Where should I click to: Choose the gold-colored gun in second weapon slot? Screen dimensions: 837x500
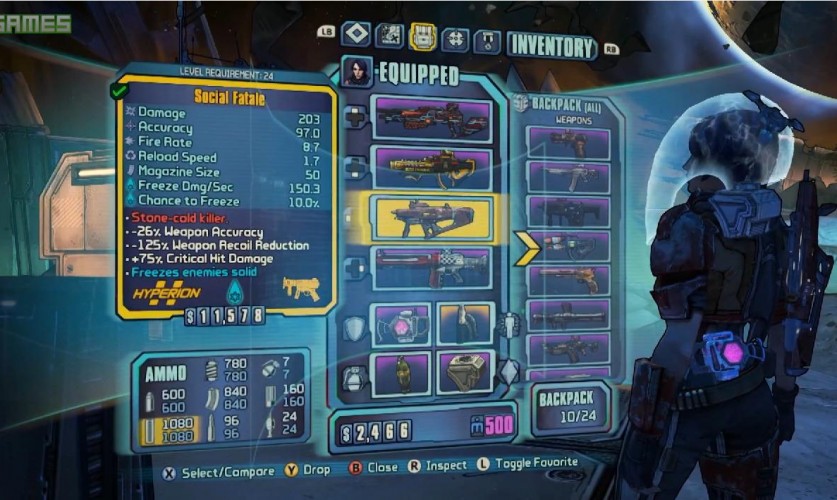coord(432,167)
